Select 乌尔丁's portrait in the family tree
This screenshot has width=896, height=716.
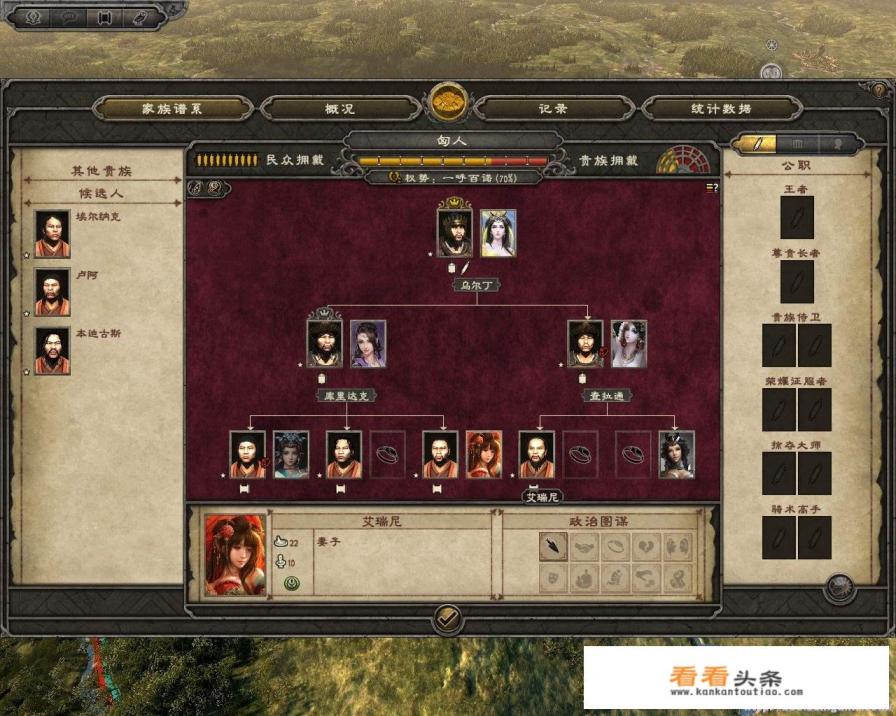pyautogui.click(x=455, y=233)
